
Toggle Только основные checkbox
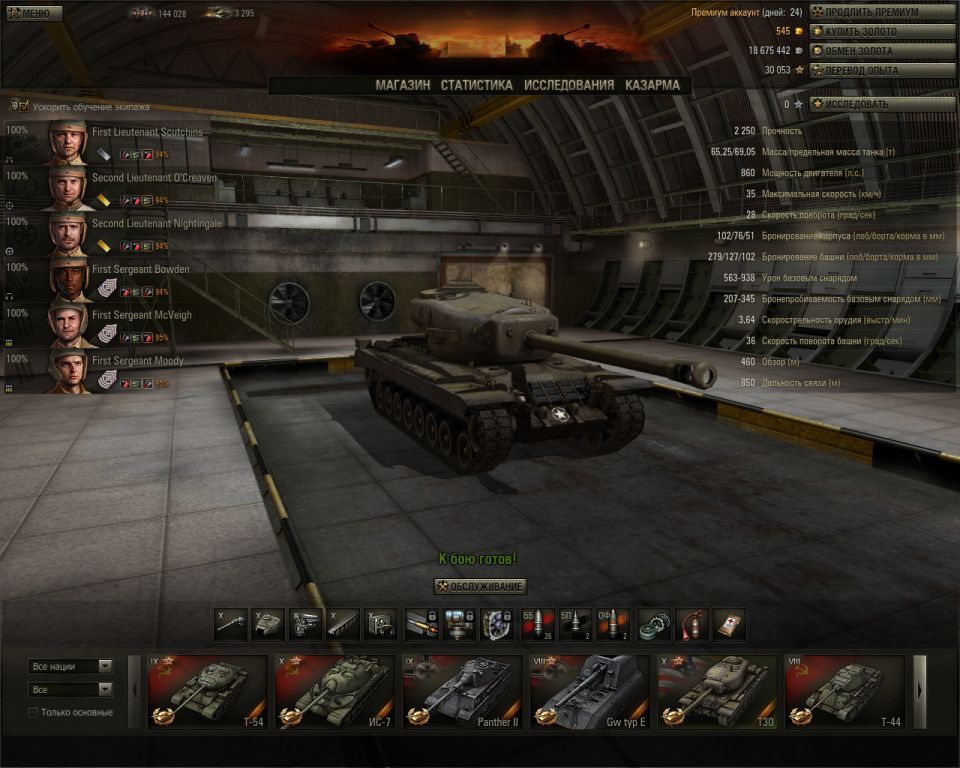33,712
